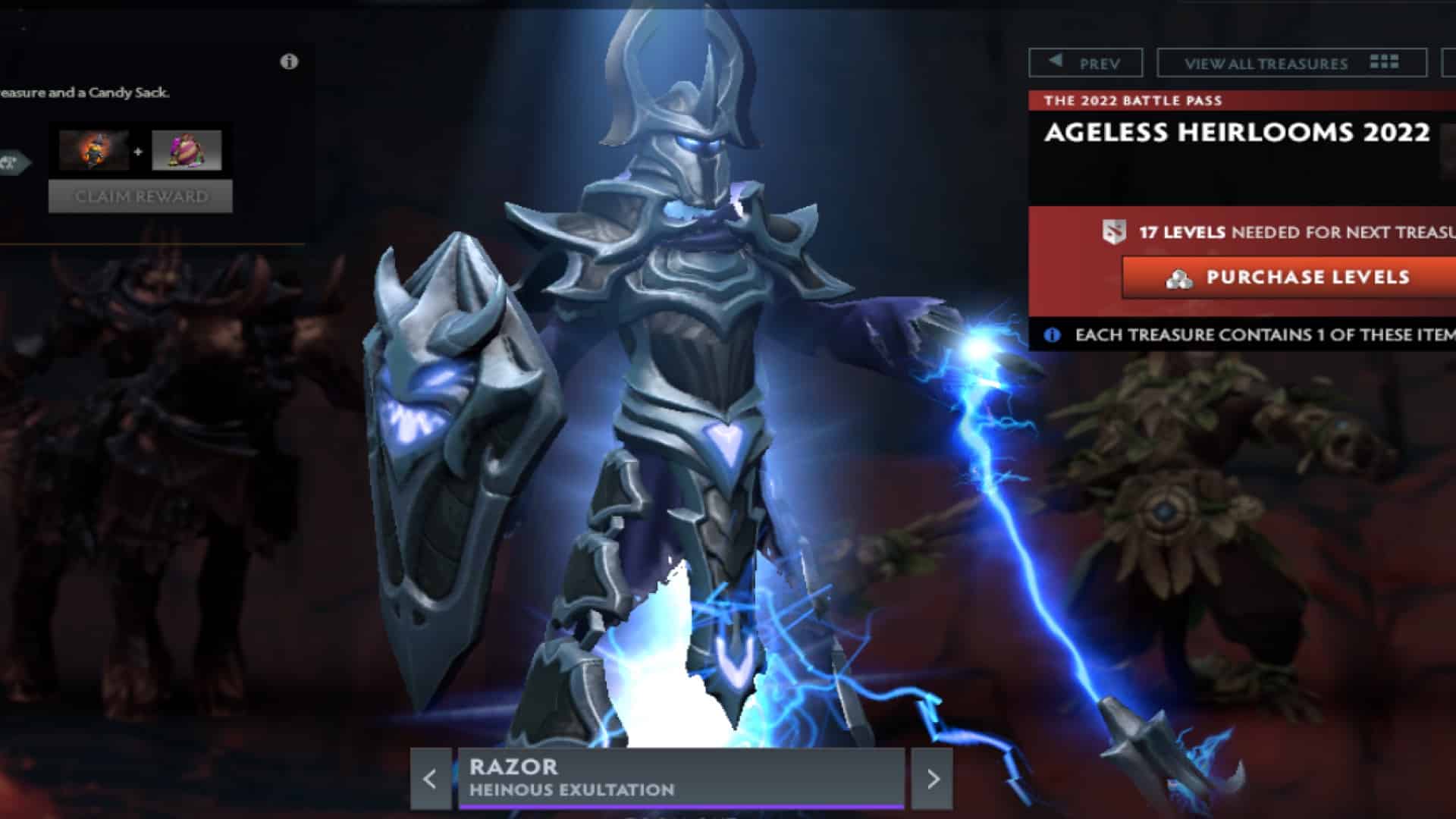This screenshot has height=819, width=1456.
Task: Select the Candy Sack reward thumbnail
Action: click(186, 152)
